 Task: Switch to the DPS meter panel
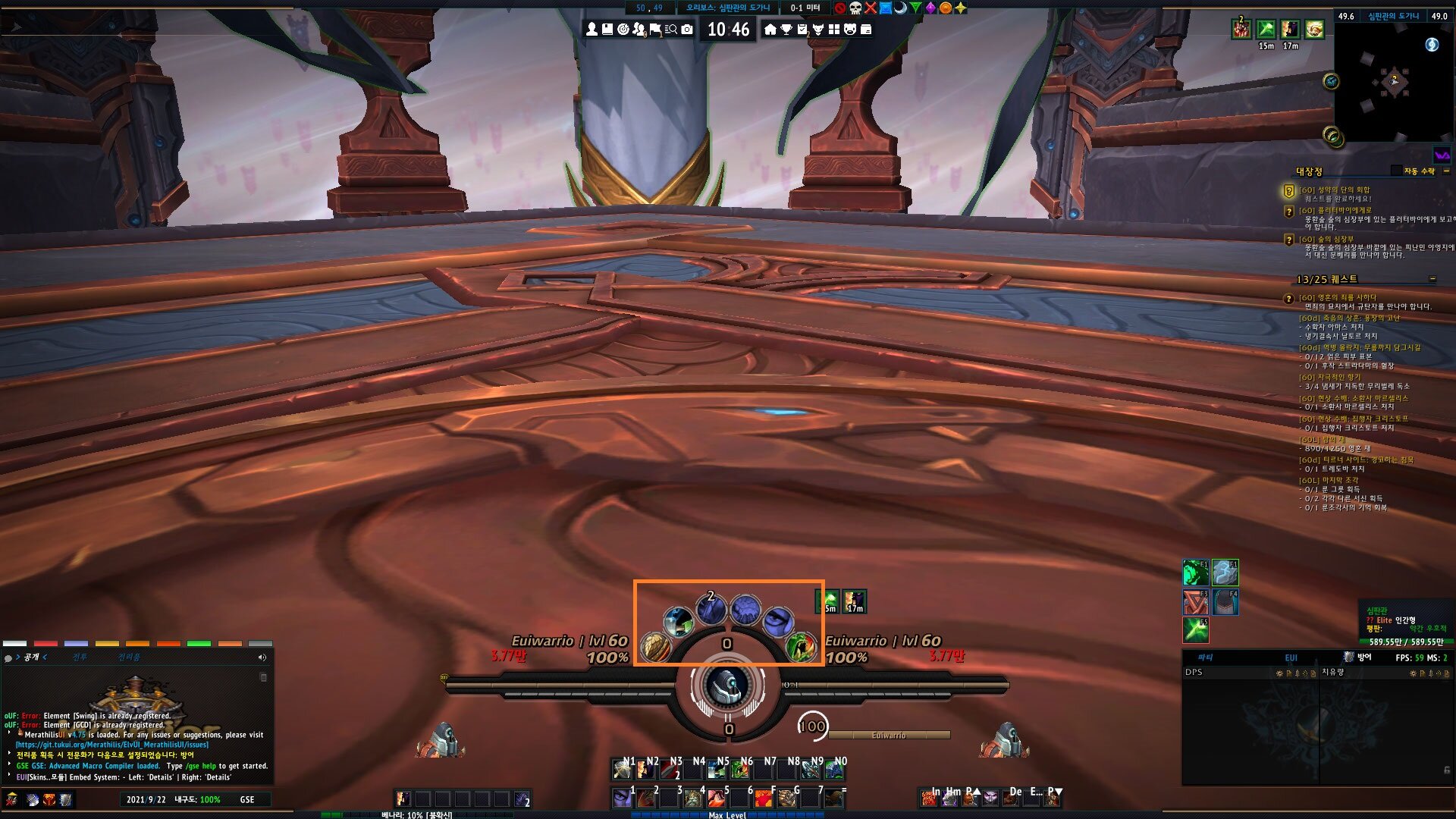1194,673
